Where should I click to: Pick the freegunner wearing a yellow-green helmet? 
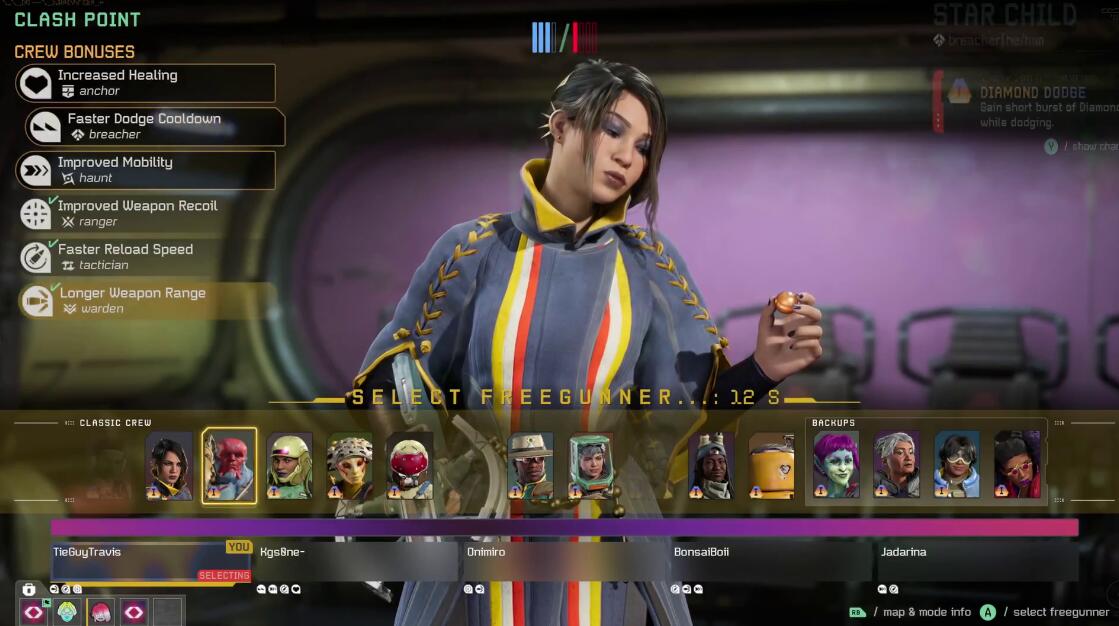pos(290,466)
